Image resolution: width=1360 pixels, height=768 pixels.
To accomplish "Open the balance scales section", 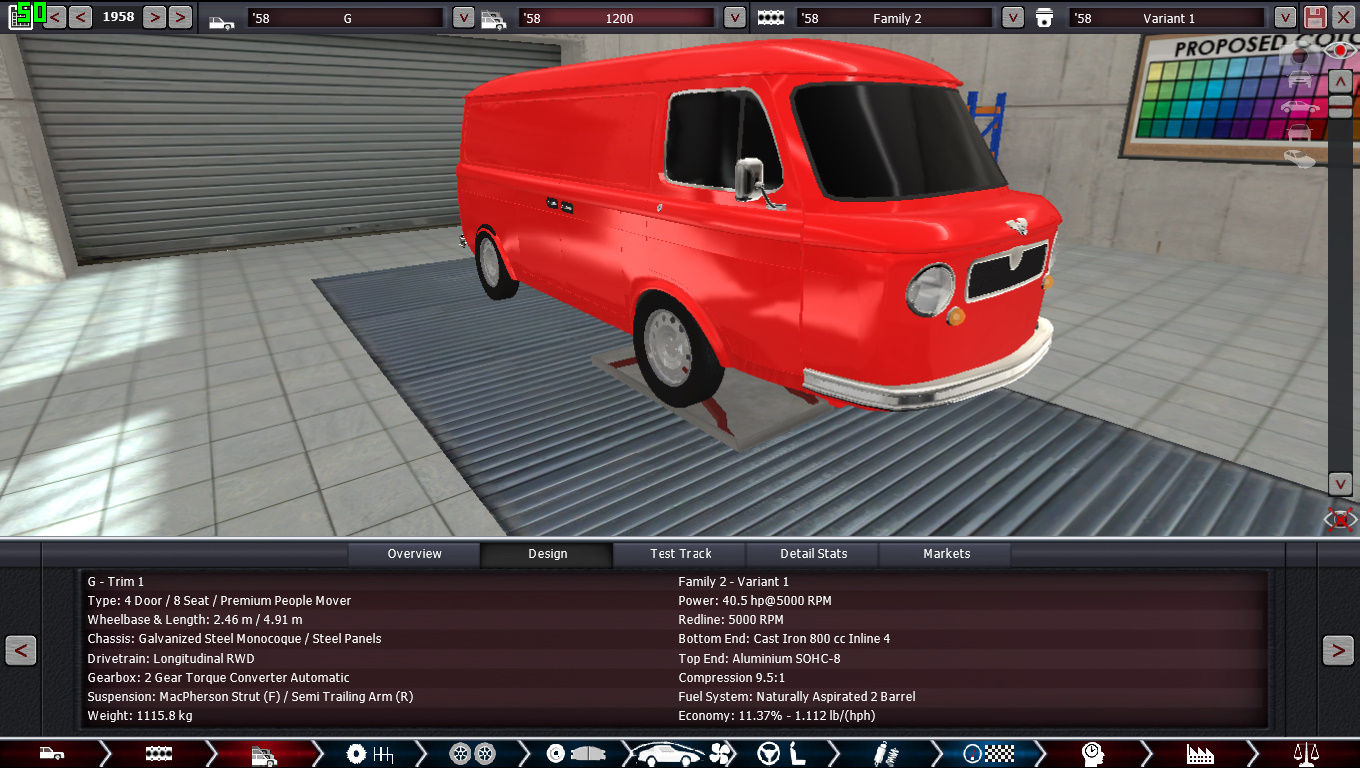I will click(1306, 754).
